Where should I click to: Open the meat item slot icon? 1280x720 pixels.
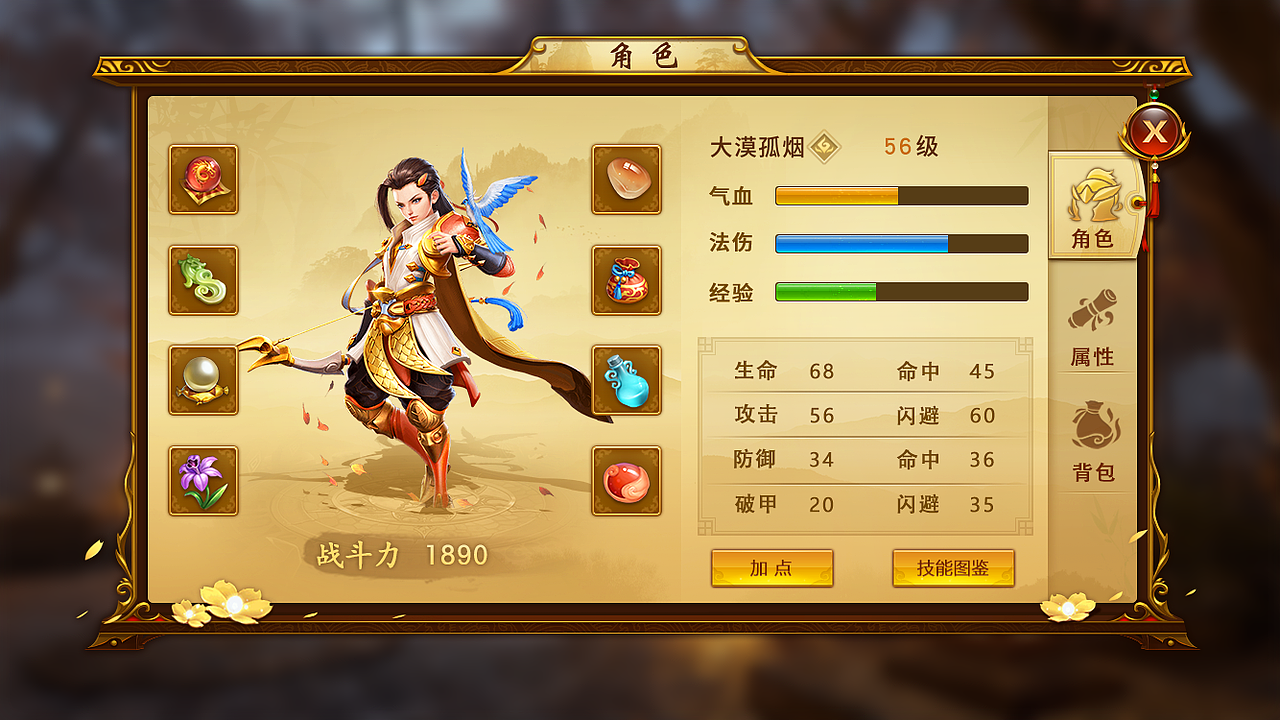coord(626,182)
